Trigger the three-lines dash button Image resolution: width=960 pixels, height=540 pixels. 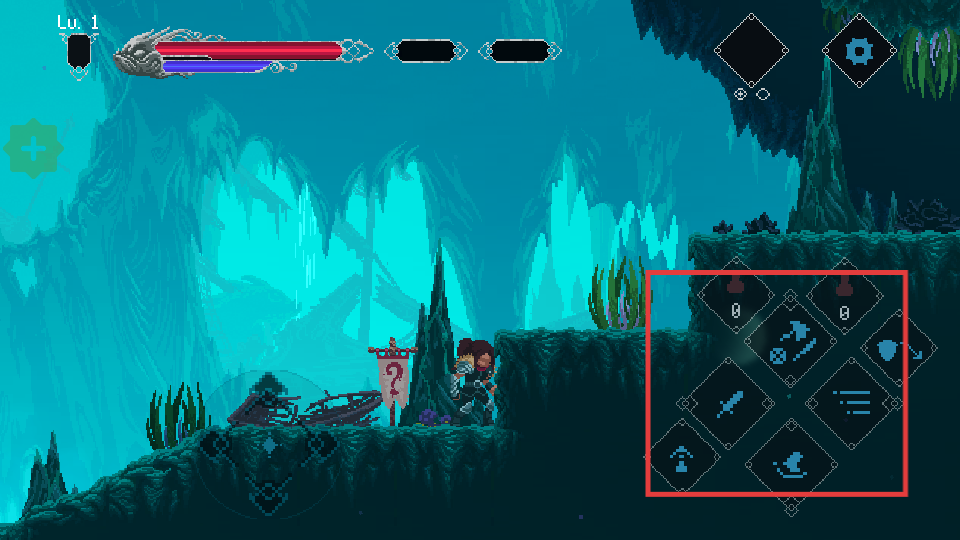849,404
